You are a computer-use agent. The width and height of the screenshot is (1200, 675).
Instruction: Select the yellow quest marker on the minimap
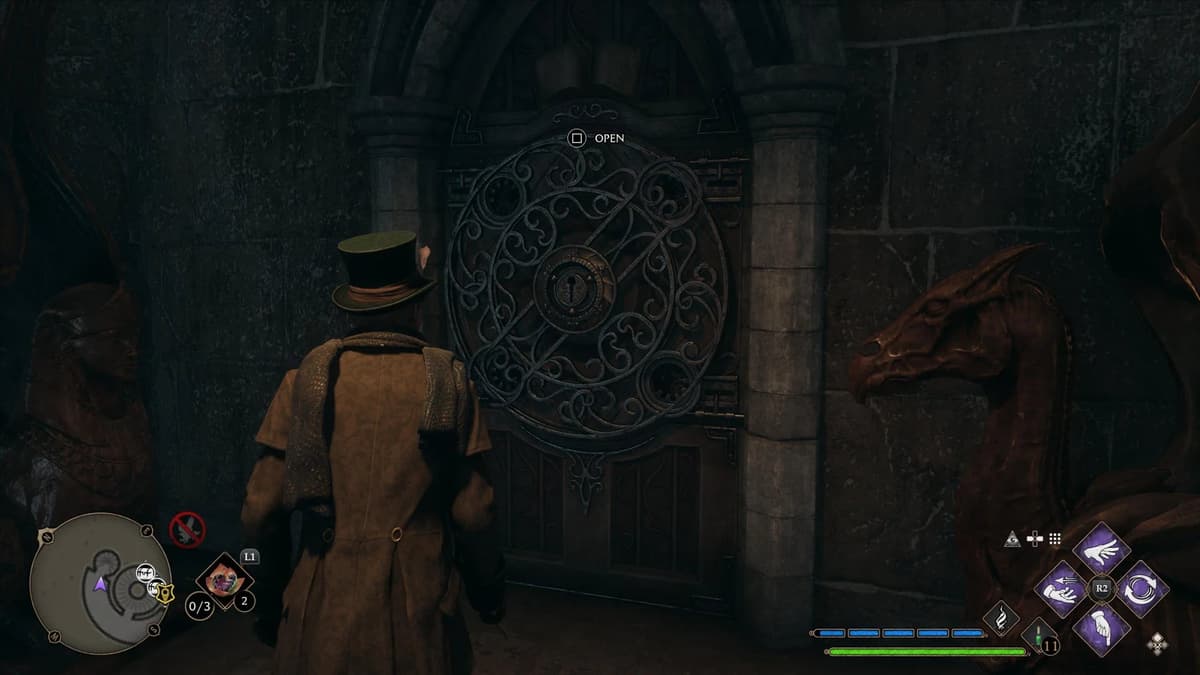[164, 592]
